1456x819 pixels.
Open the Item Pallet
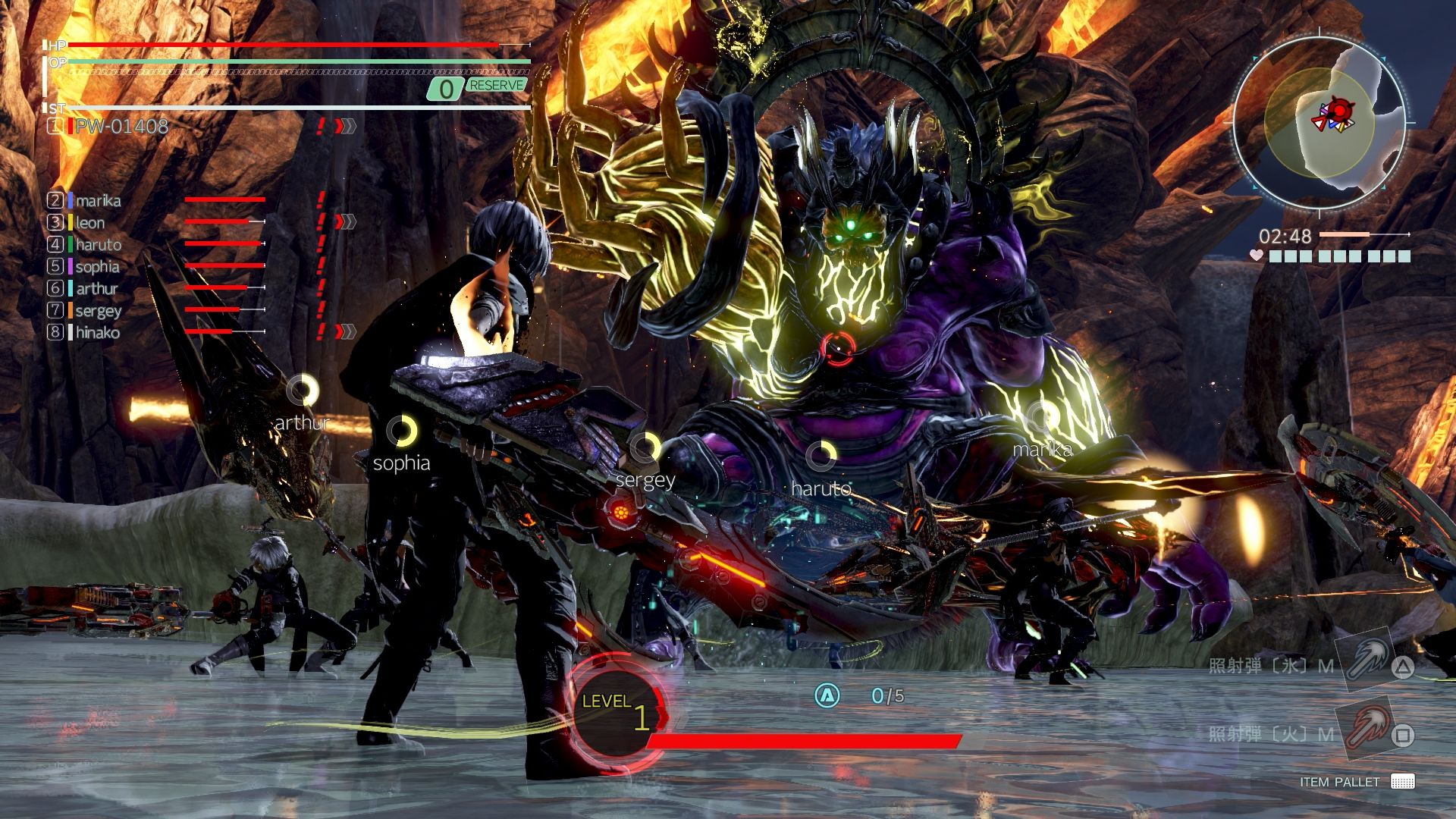tap(1356, 782)
